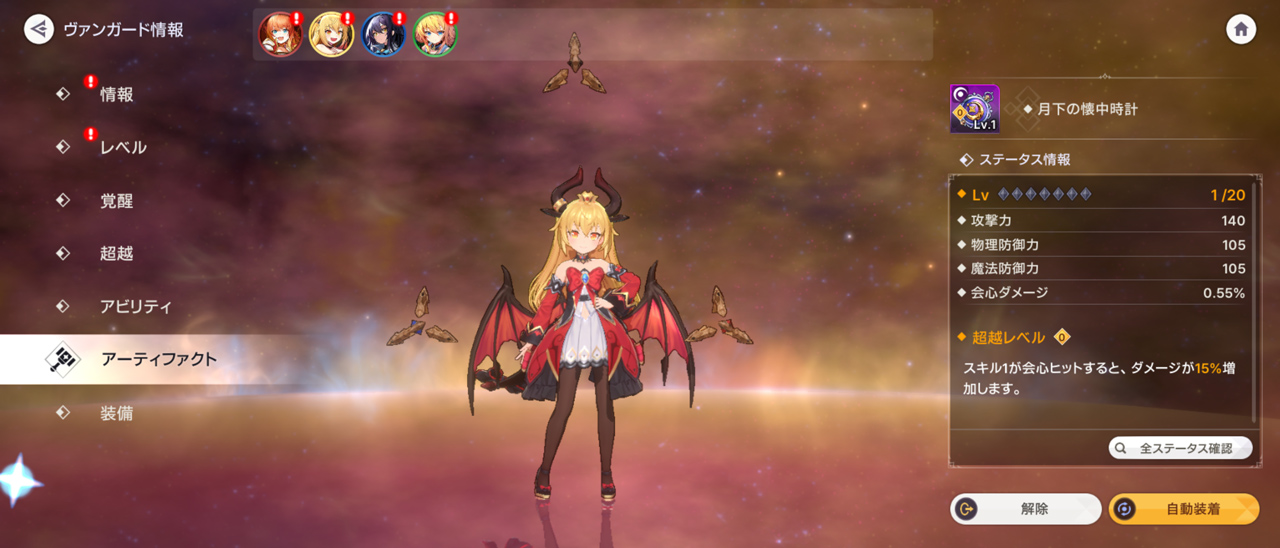Screen dimensions: 1280x548
Task: Select the blonde horned character portrait
Action: tap(331, 35)
